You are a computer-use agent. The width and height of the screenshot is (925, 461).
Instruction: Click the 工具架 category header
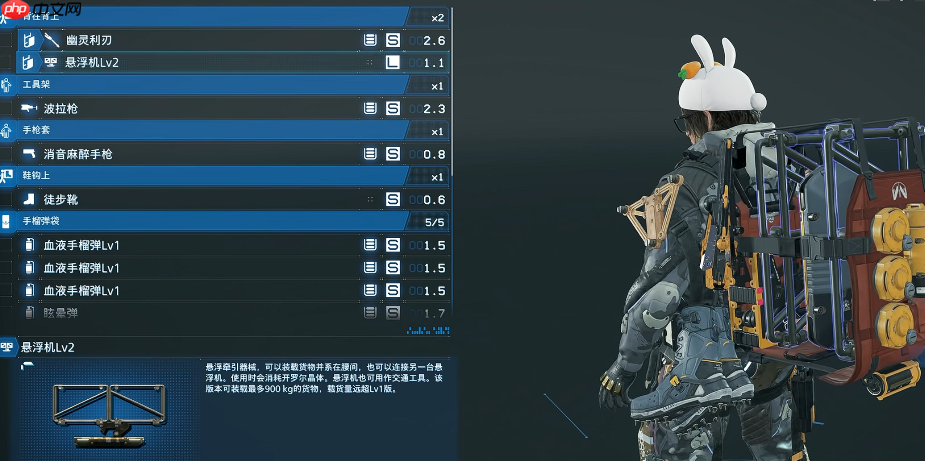point(200,85)
